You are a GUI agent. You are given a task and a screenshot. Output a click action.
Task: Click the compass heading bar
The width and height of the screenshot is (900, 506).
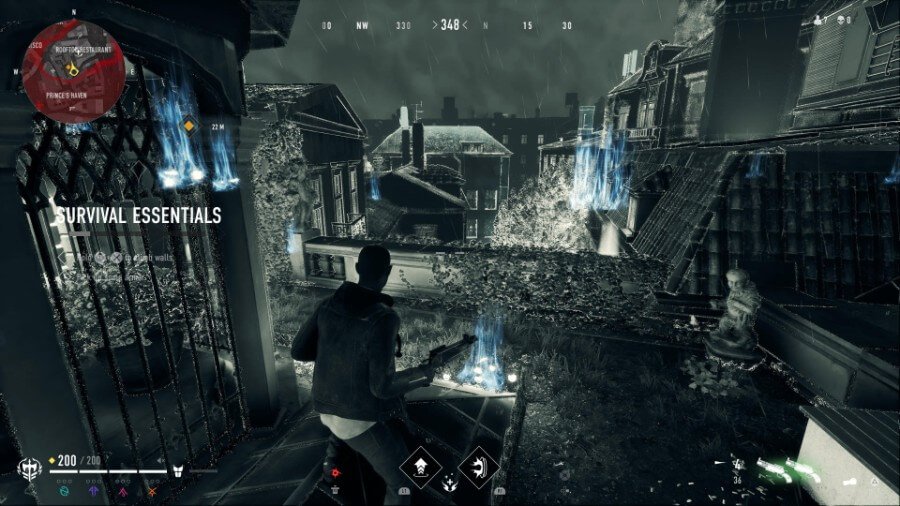tap(448, 25)
